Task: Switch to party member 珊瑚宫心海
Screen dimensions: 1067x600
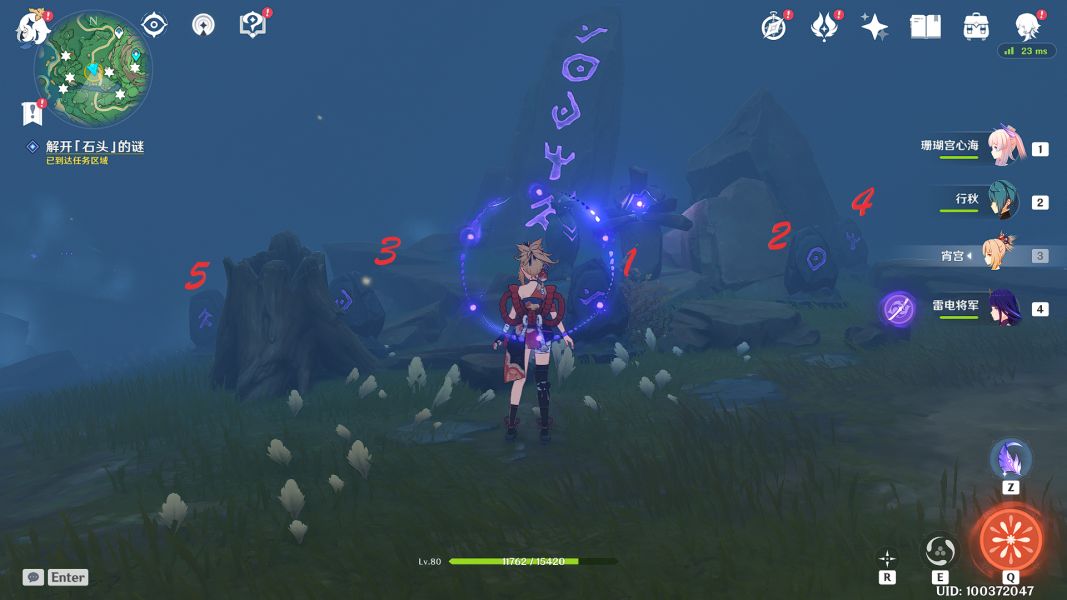Action: tap(1002, 147)
